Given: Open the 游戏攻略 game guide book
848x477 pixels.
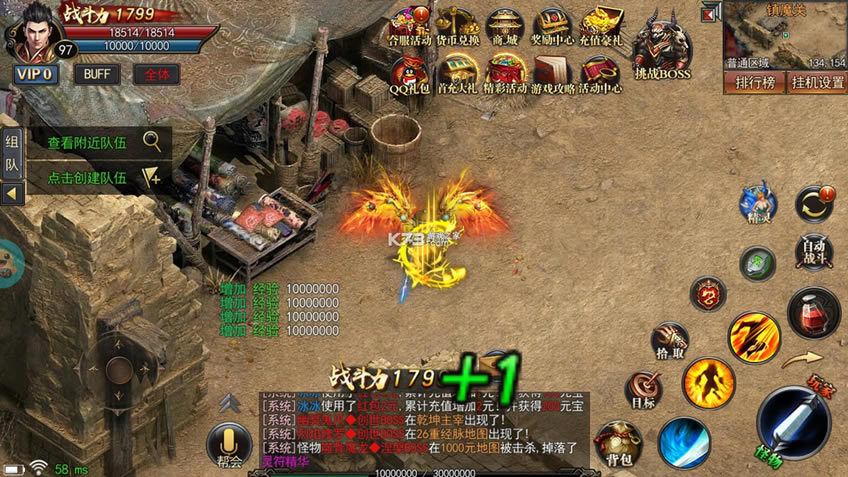Looking at the screenshot, I should [x=552, y=75].
